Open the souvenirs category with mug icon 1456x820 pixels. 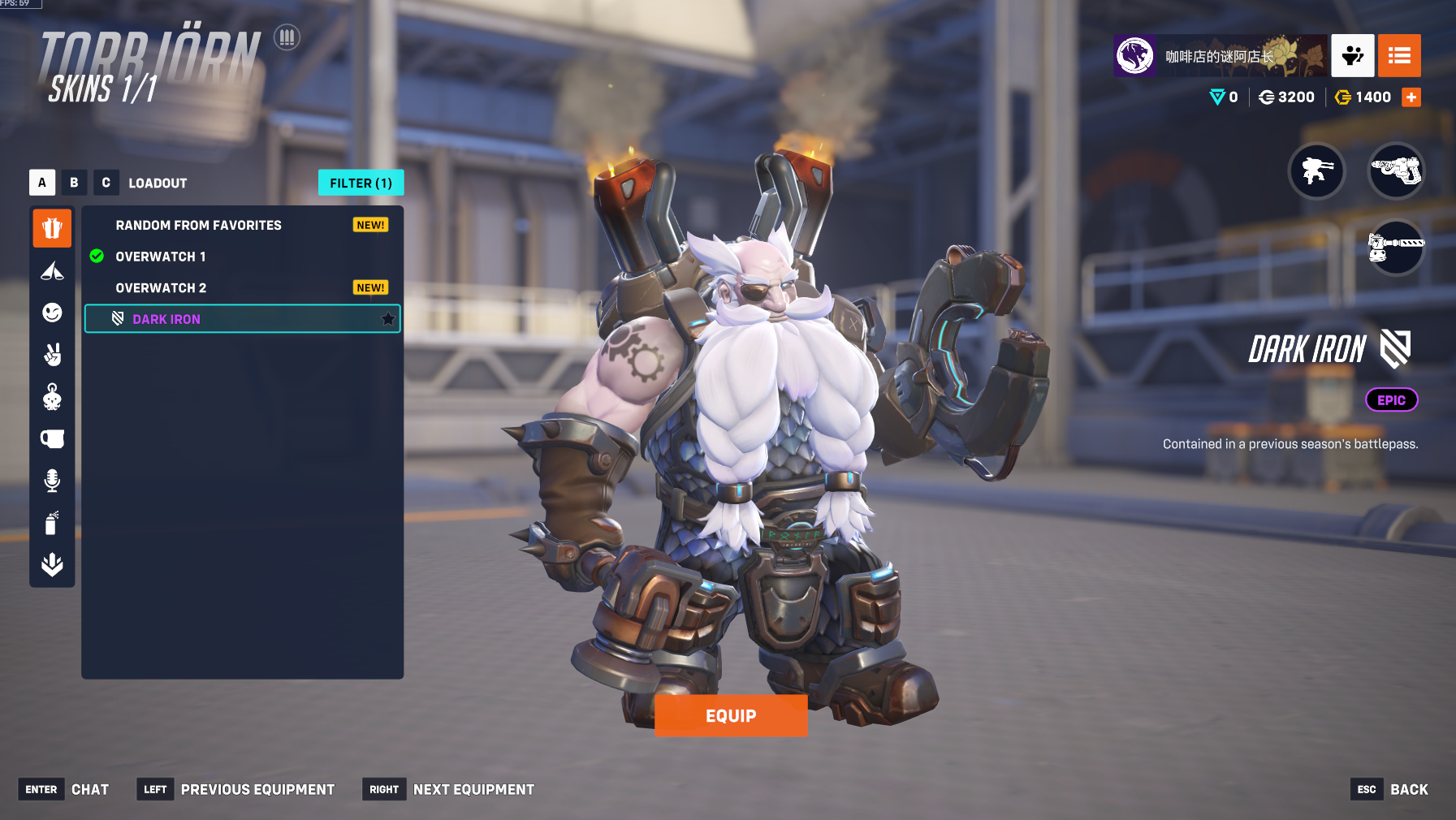point(52,439)
